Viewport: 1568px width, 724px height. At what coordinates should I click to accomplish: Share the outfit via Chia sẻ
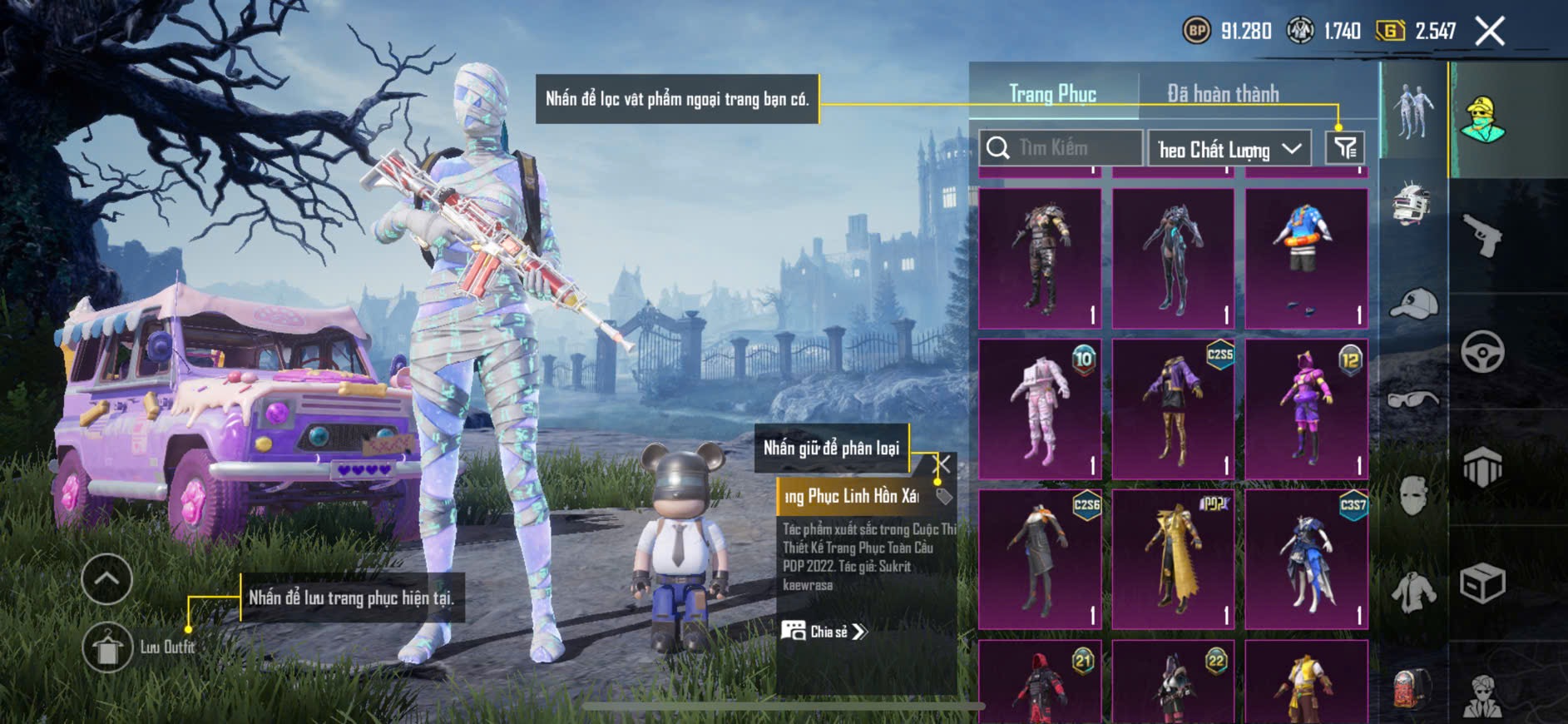pyautogui.click(x=824, y=632)
